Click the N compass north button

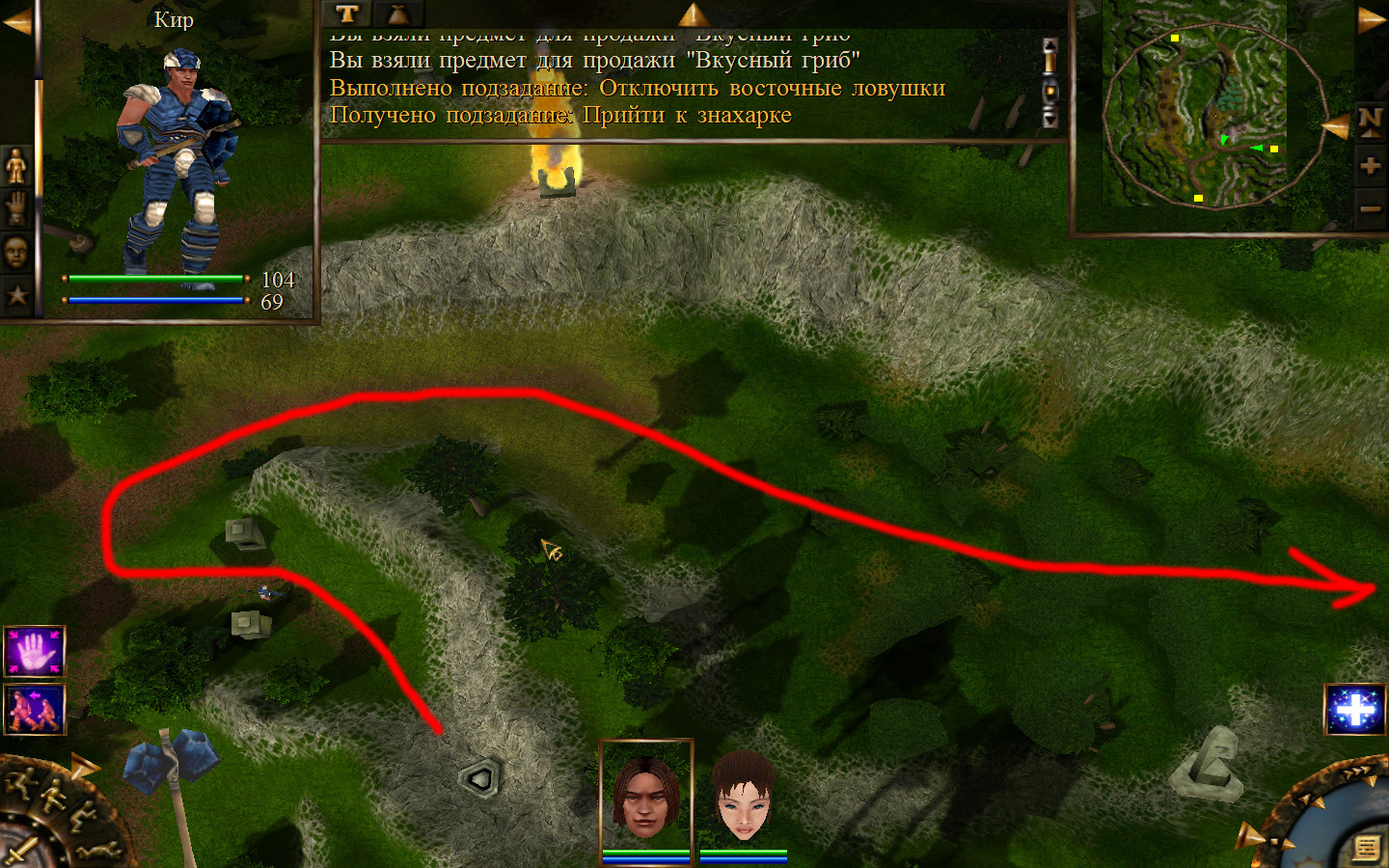(x=1370, y=120)
